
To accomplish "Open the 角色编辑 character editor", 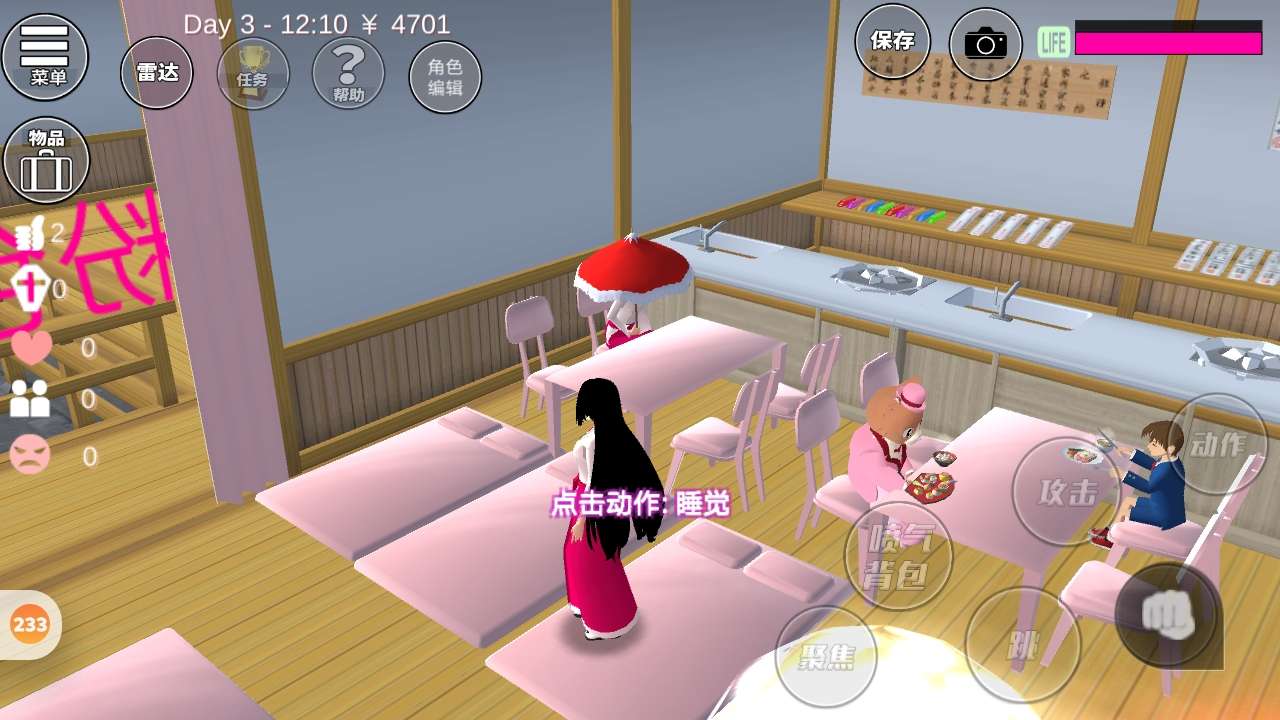I will 445,76.
